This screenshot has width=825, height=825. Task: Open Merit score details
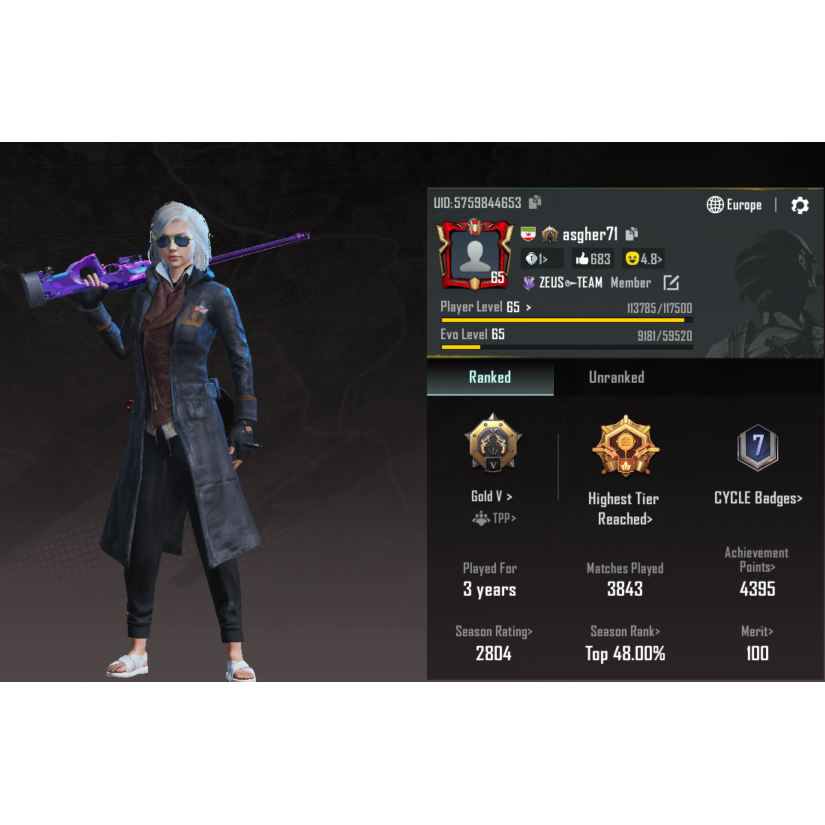coord(757,631)
